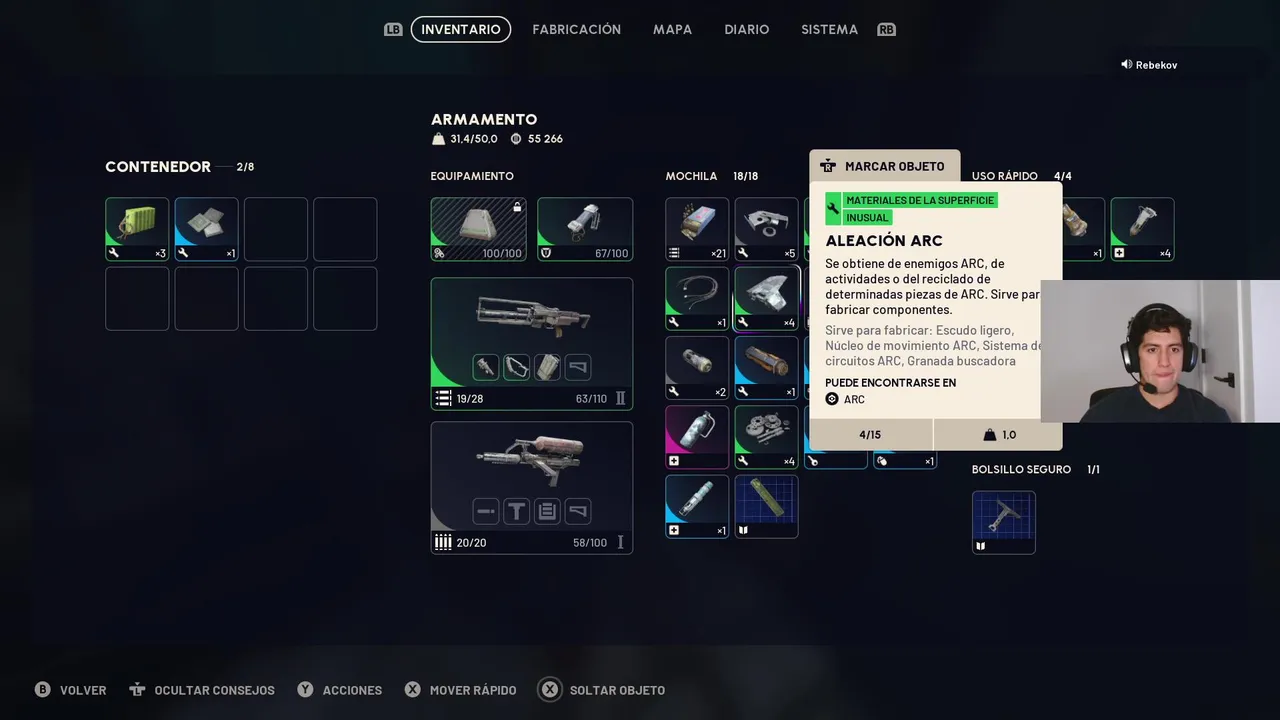Open the Mapa tab
This screenshot has width=1280, height=720.
672,30
